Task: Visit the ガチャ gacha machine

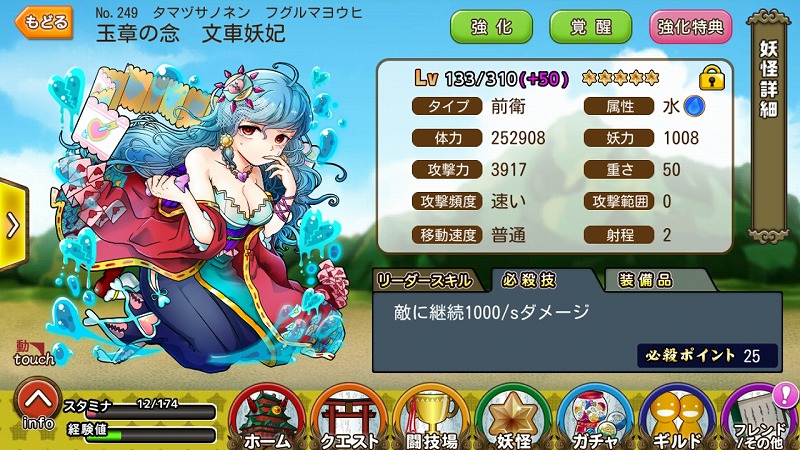Action: pyautogui.click(x=595, y=418)
